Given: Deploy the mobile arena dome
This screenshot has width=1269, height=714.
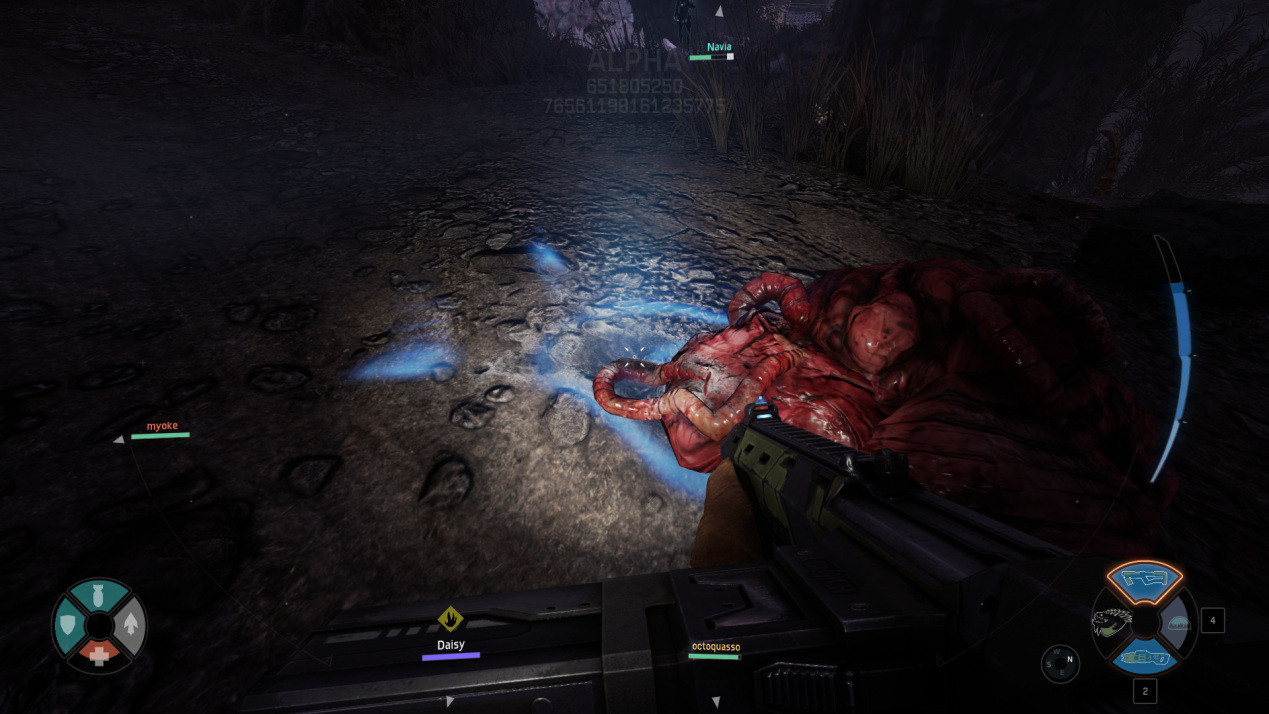Looking at the screenshot, I should tap(1180, 624).
